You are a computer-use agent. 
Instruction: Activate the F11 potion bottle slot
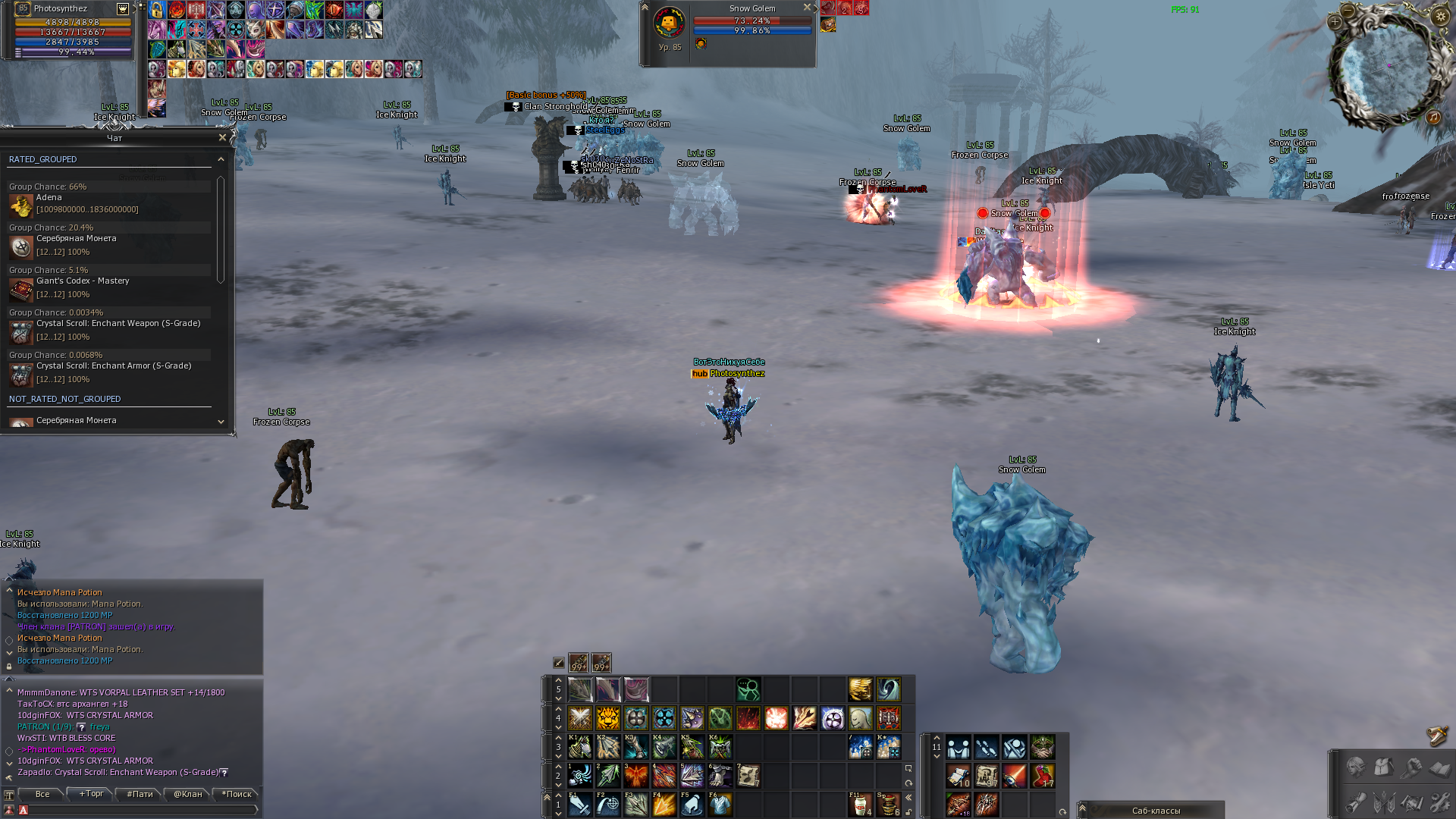860,804
